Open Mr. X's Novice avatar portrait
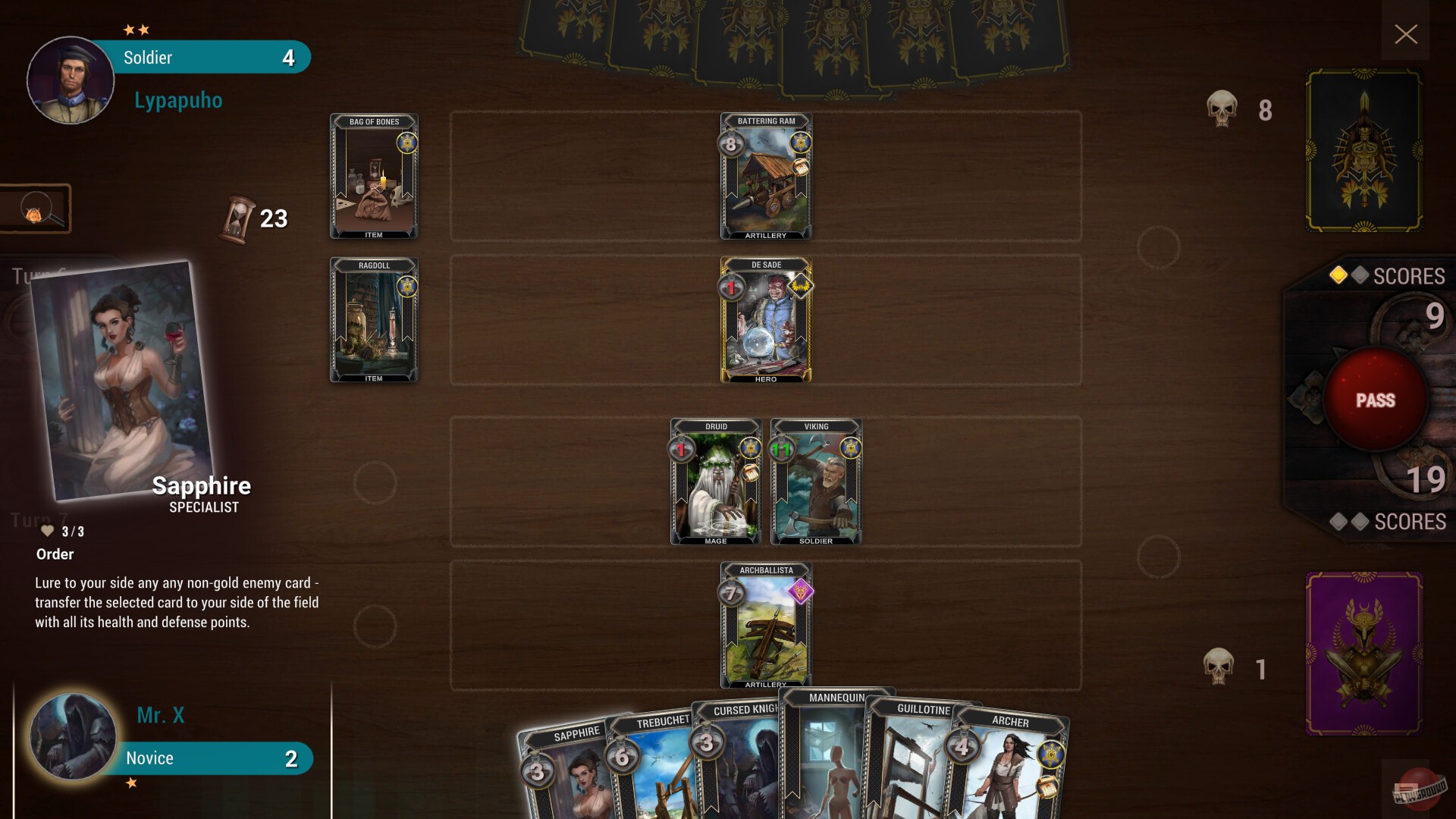This screenshot has width=1456, height=819. coord(71,736)
